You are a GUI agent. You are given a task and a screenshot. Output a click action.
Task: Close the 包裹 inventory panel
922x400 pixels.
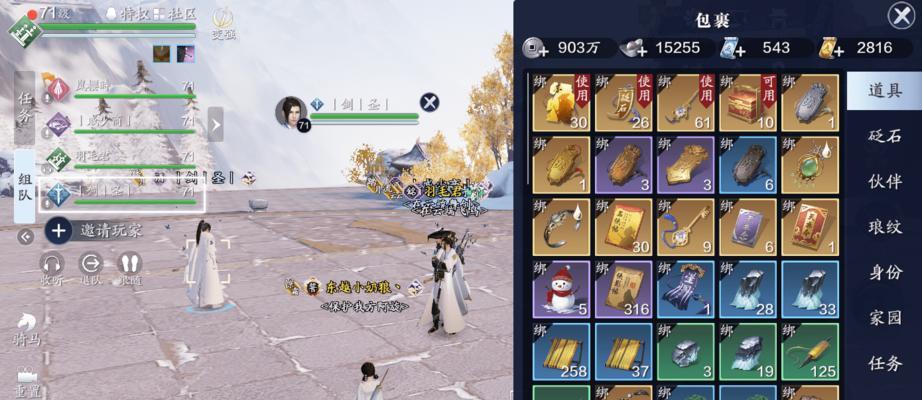click(x=900, y=15)
